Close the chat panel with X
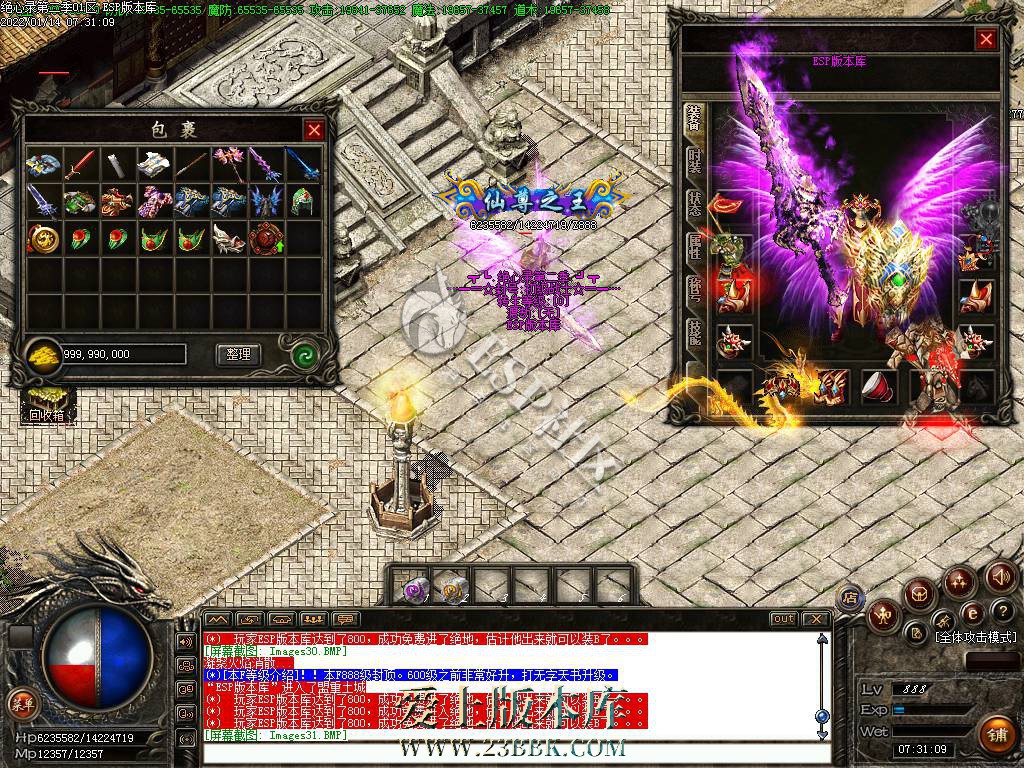The image size is (1024, 768). pos(818,619)
